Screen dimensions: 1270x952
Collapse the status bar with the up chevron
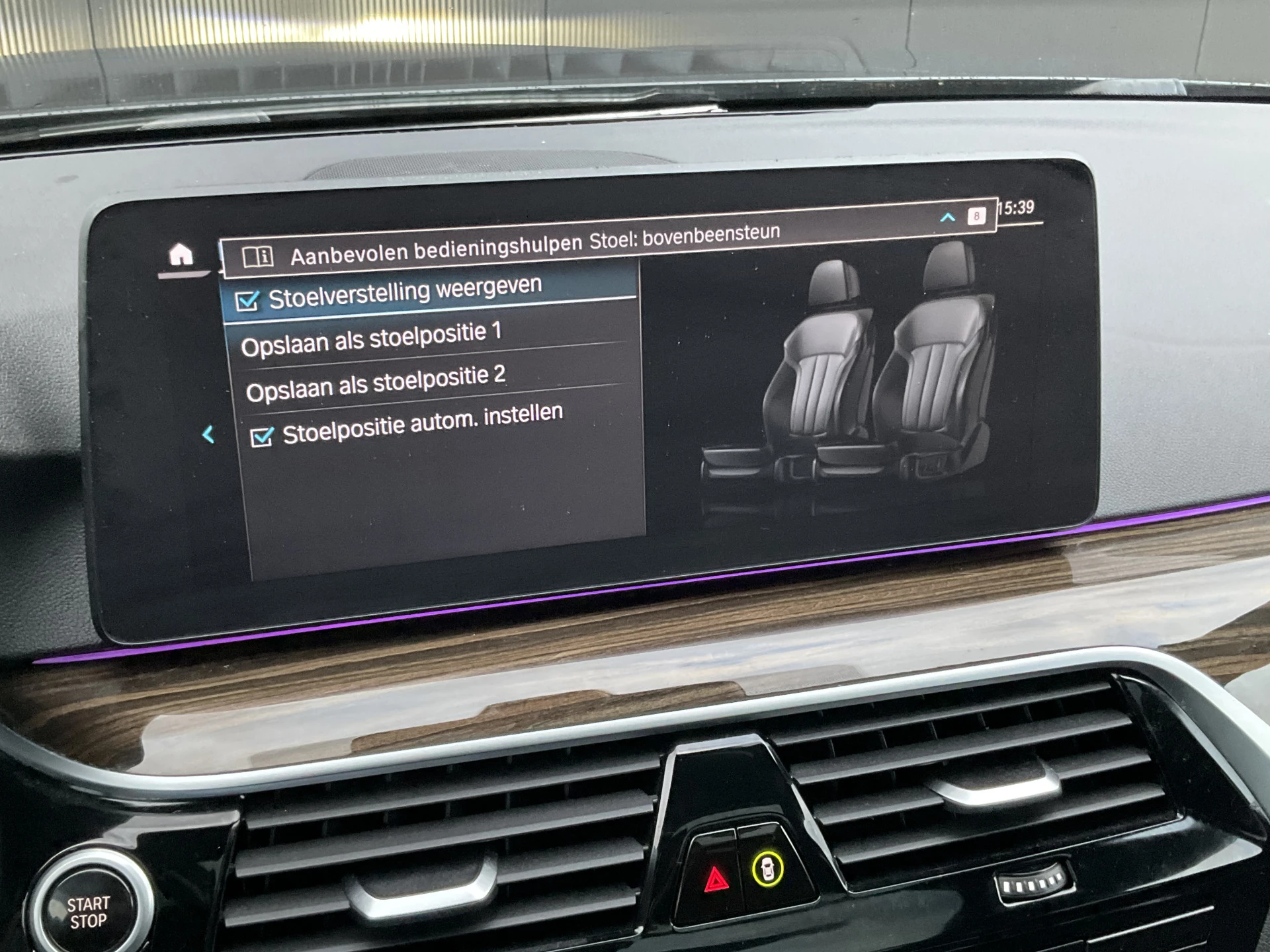pyautogui.click(x=947, y=217)
